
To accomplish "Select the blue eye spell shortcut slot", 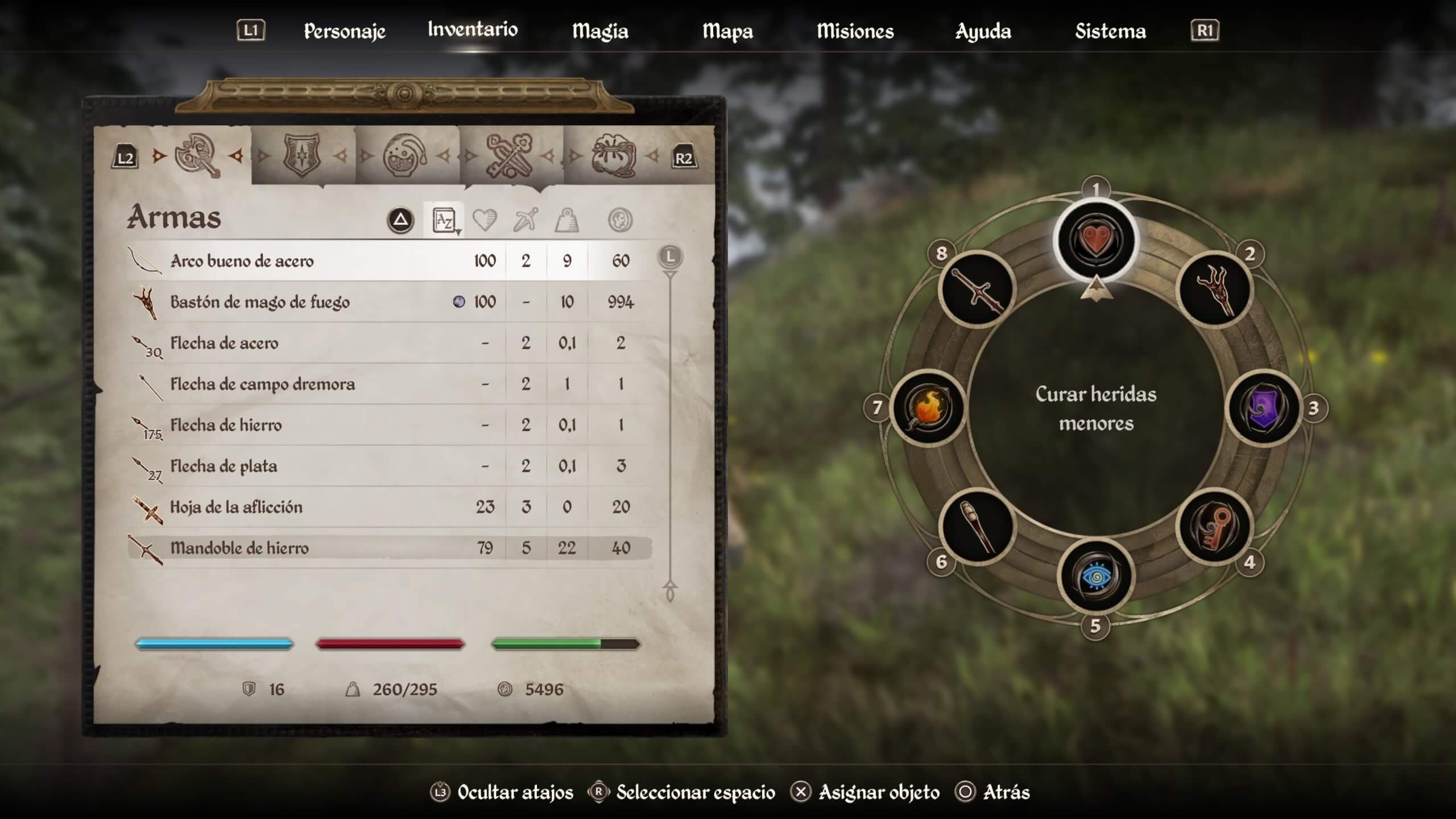I will coord(1095,577).
